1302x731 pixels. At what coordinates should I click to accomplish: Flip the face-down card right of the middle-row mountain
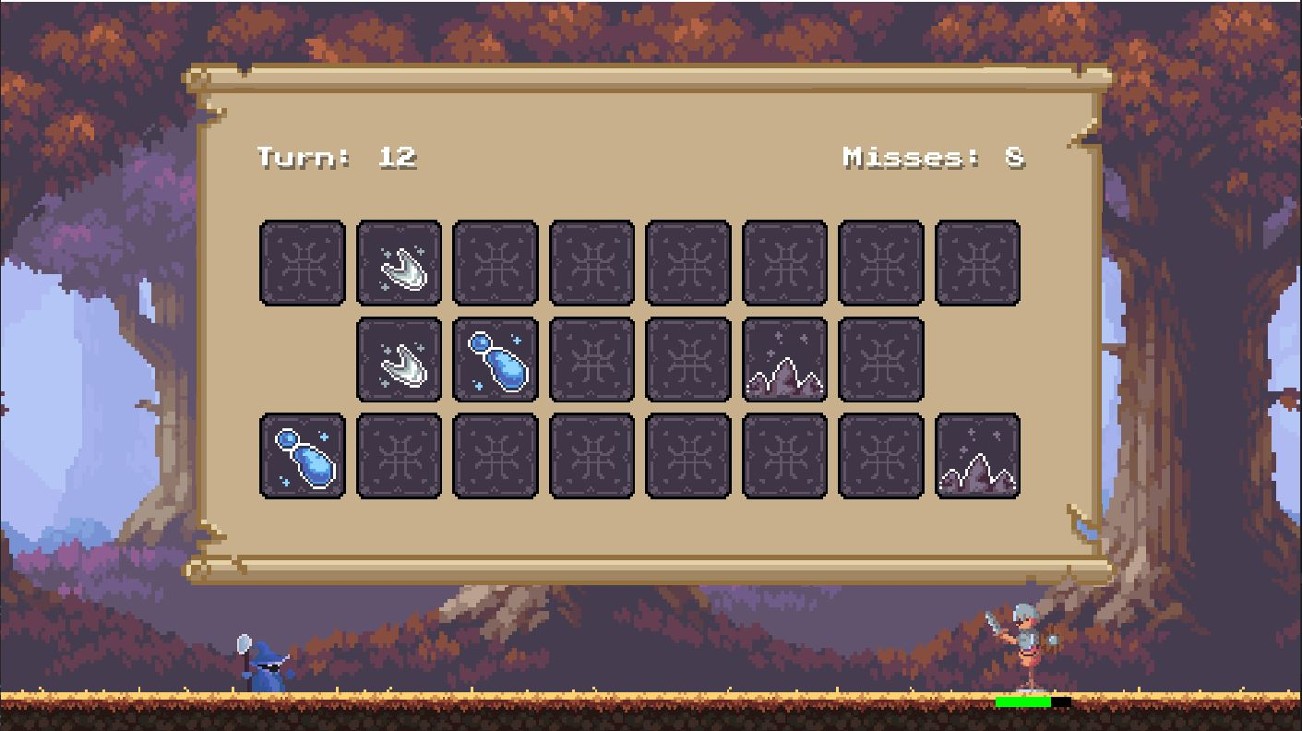(x=882, y=360)
